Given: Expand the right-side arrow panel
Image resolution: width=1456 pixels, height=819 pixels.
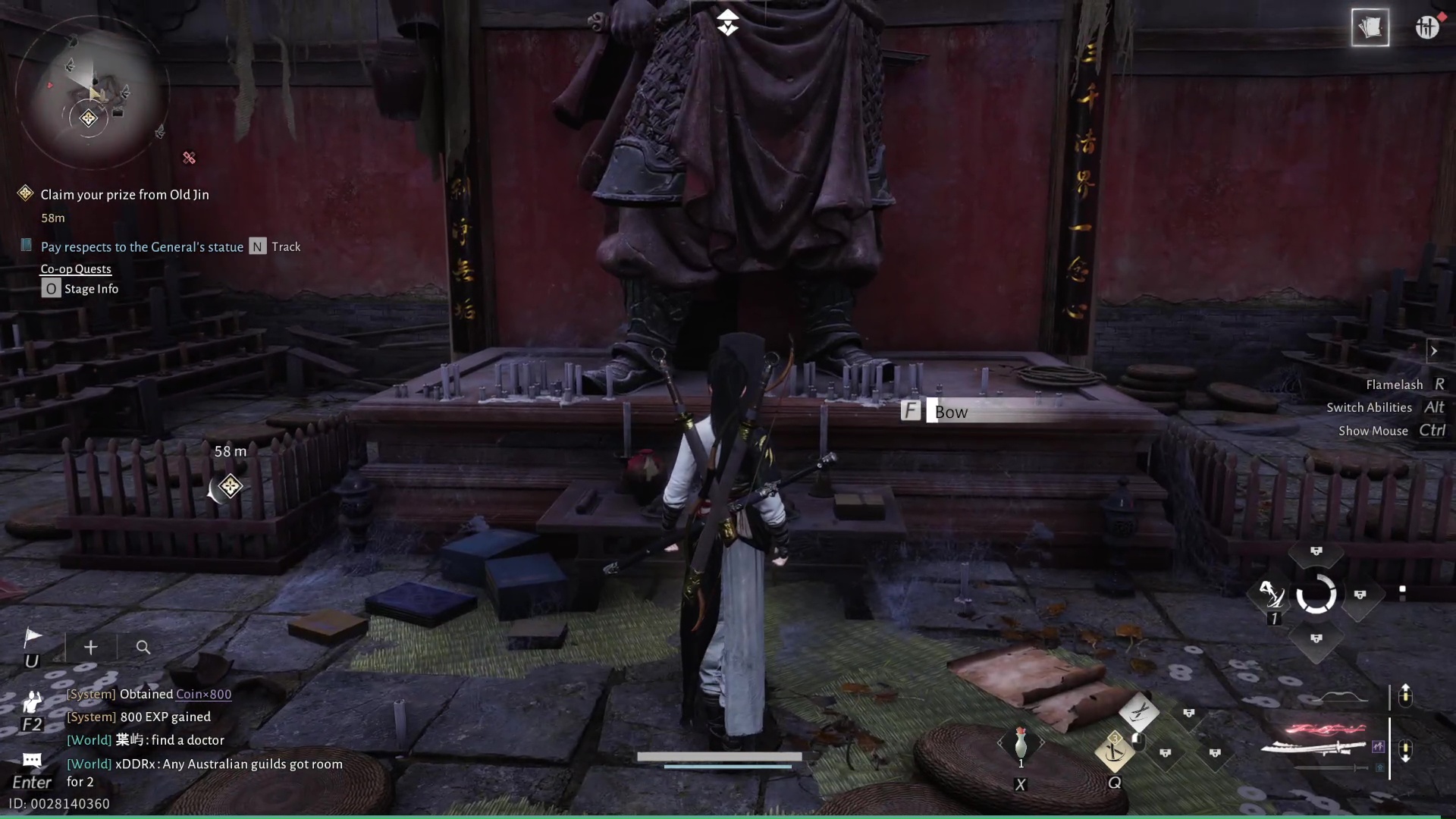Looking at the screenshot, I should coord(1433,351).
